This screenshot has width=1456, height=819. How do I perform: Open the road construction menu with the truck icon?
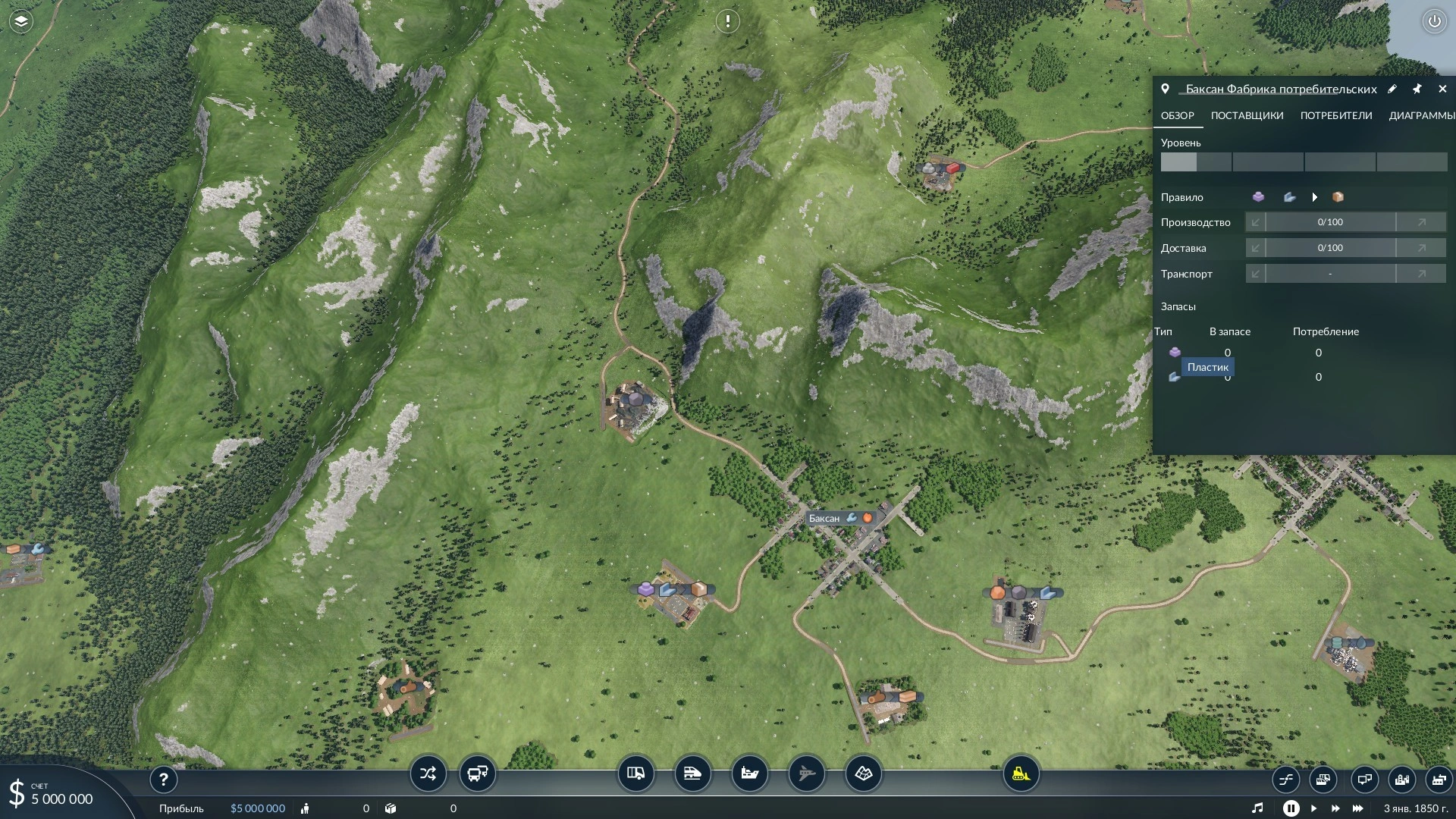635,774
